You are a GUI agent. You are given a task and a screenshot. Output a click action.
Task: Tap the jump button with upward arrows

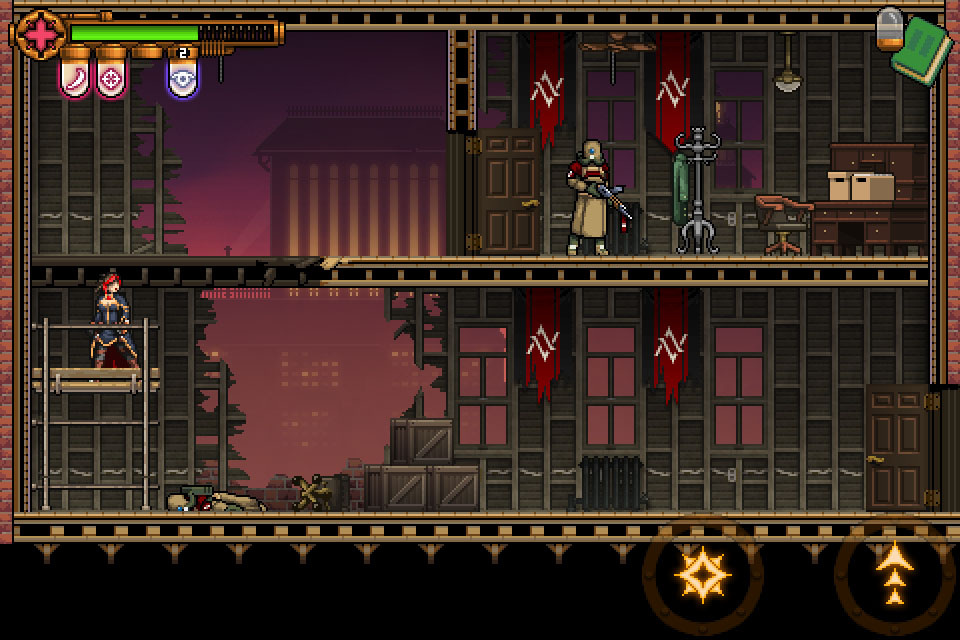[x=894, y=575]
